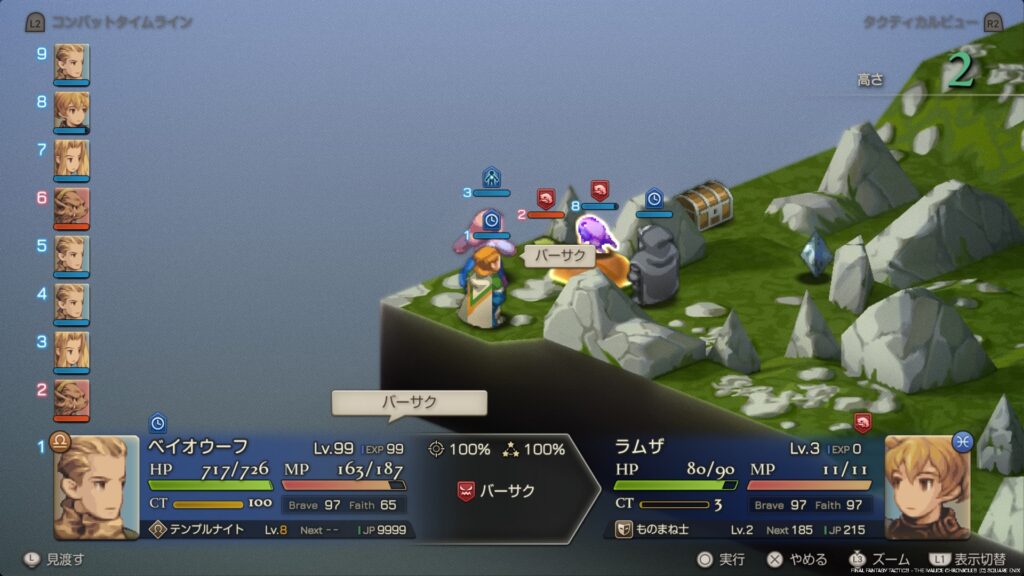Select Ramza's portrait in the target panel
1024x576 pixels.
(x=926, y=488)
